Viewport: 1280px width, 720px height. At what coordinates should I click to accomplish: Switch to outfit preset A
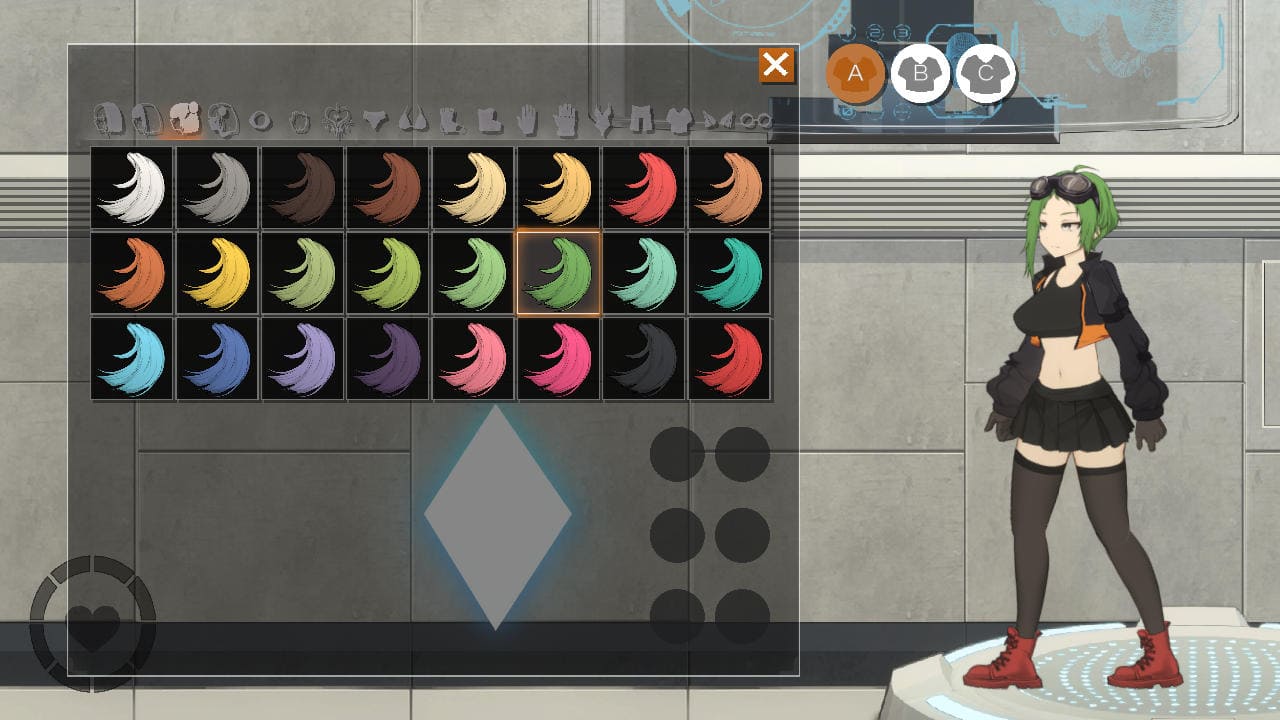pyautogui.click(x=855, y=73)
